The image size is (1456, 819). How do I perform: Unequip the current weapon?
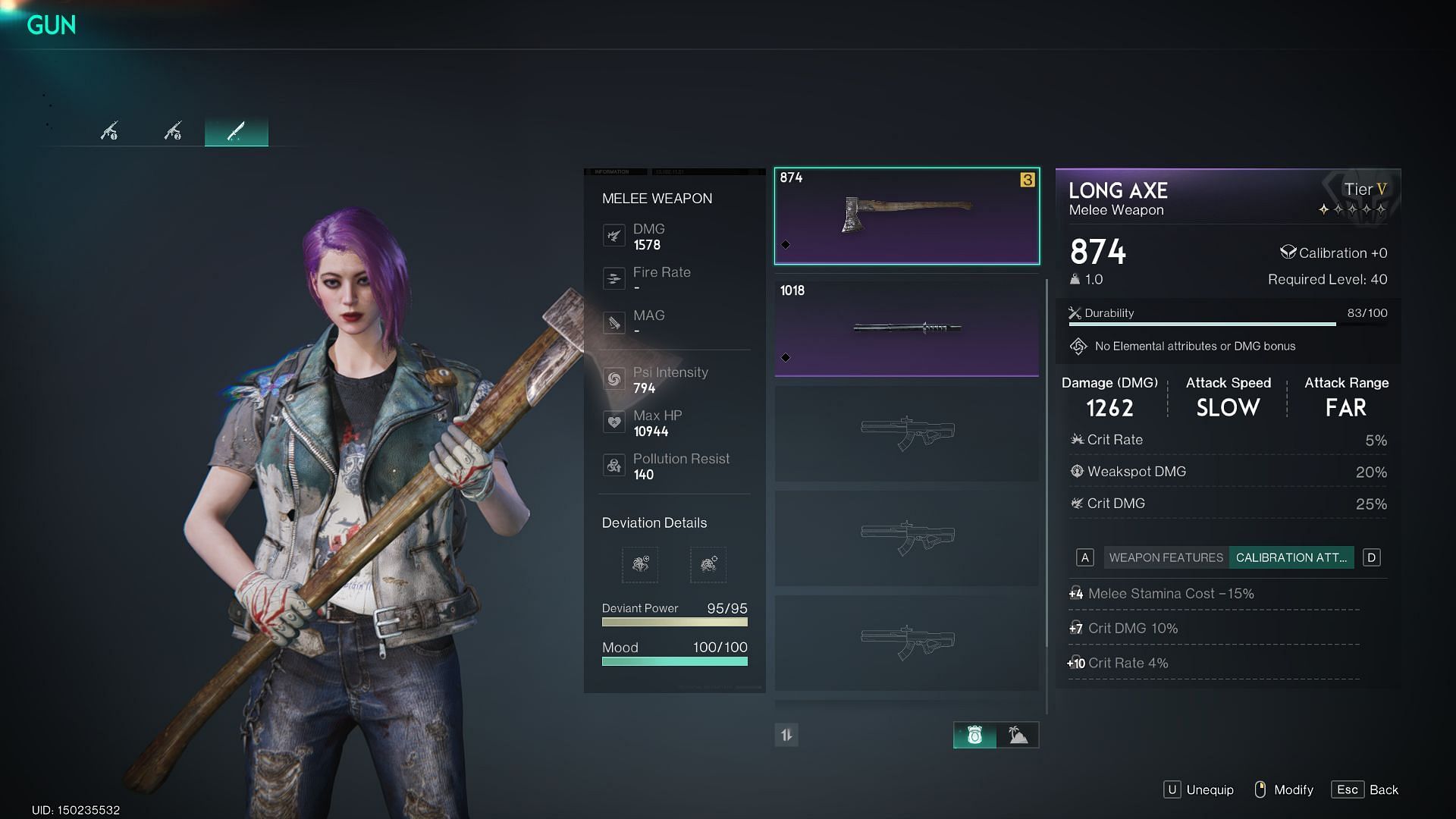[1199, 790]
